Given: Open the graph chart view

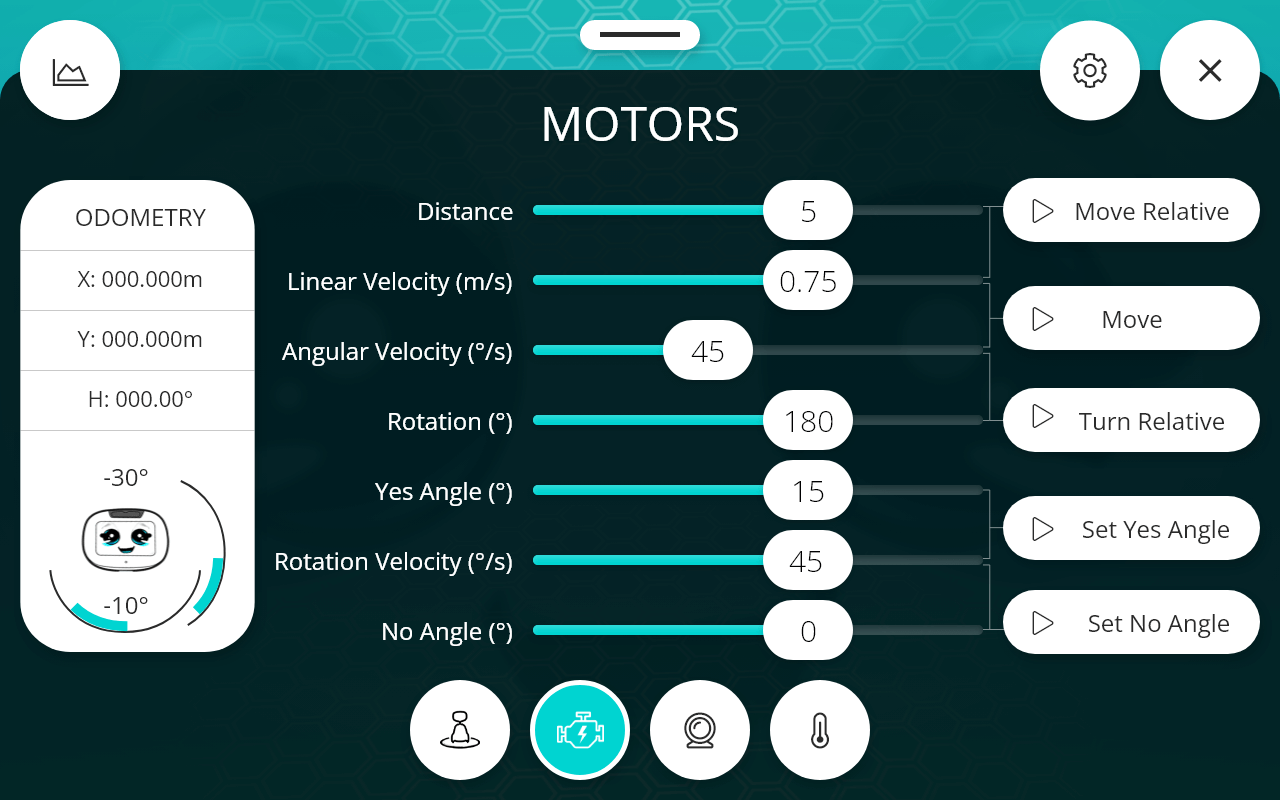Looking at the screenshot, I should tap(70, 71).
